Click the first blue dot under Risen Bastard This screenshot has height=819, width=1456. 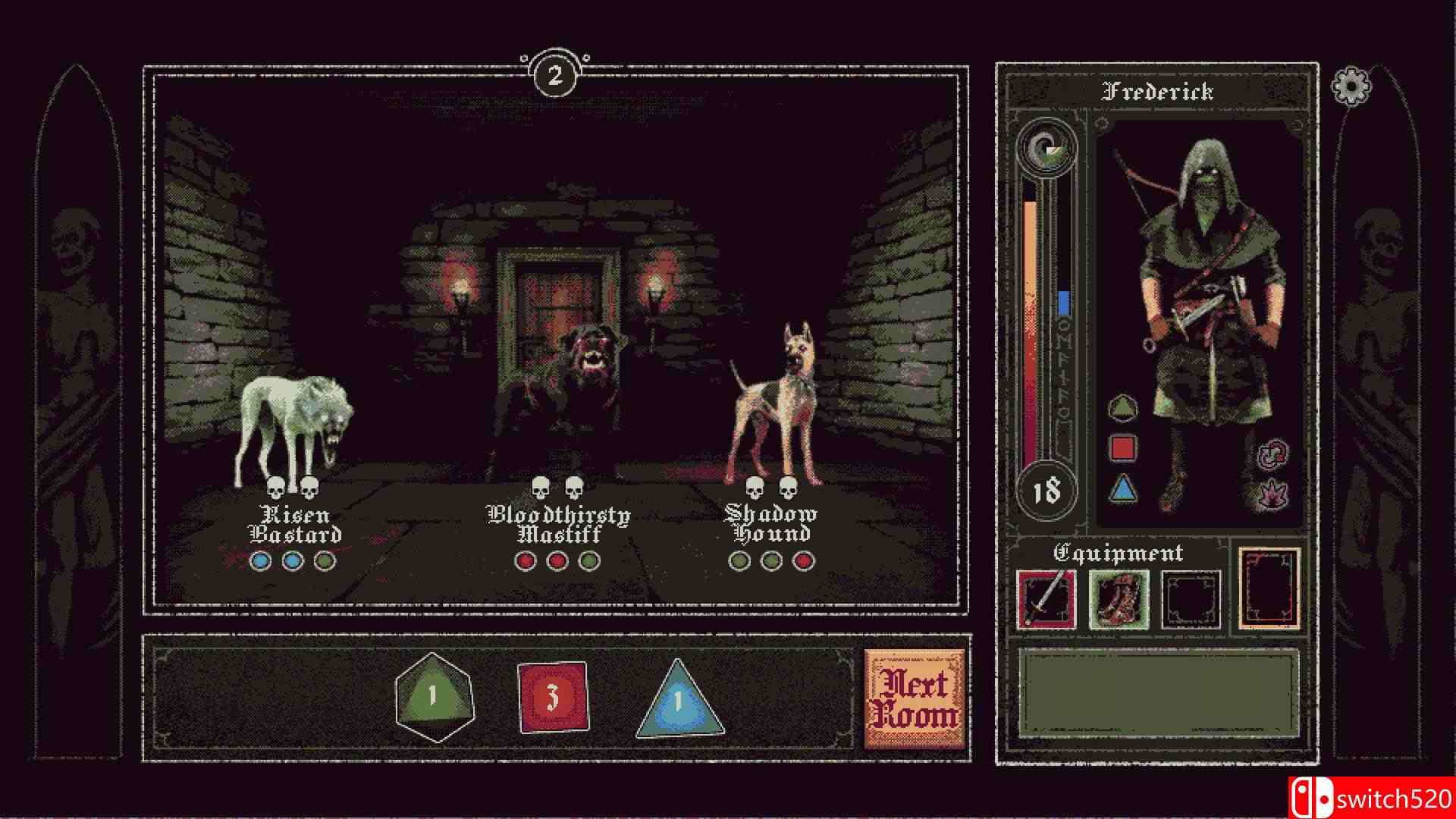(262, 562)
